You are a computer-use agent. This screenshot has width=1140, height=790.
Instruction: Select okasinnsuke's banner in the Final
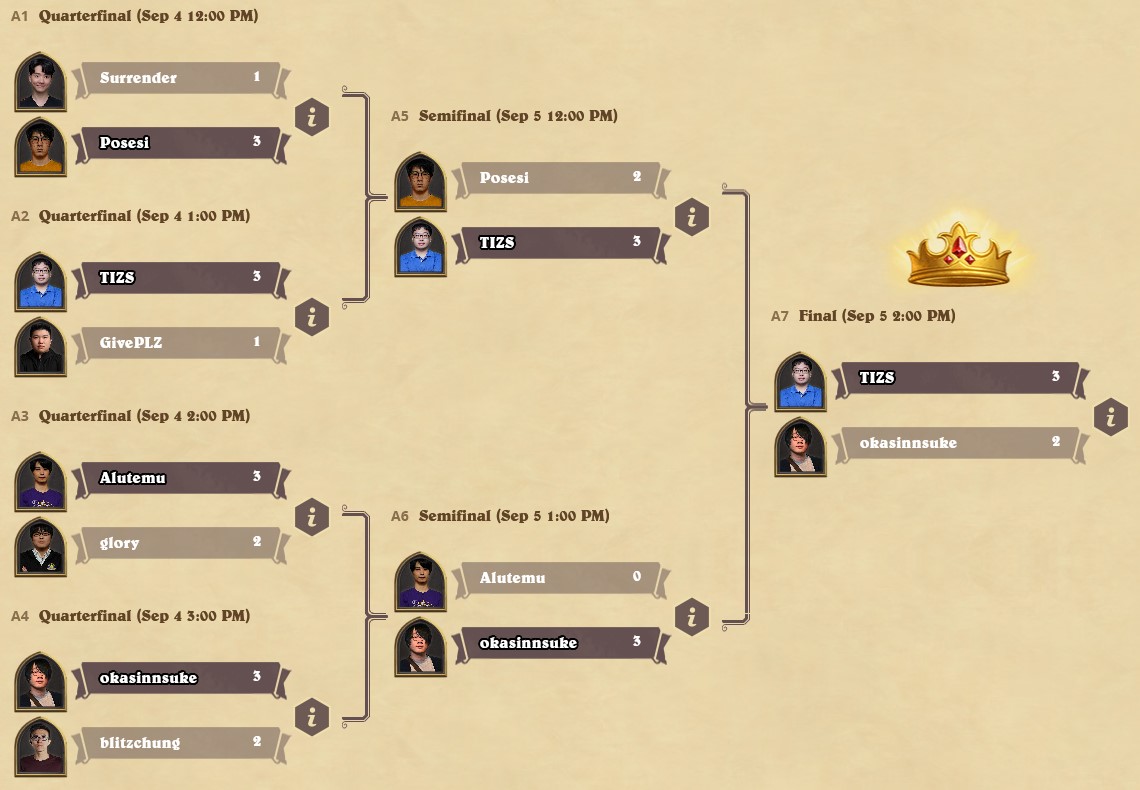[x=960, y=443]
